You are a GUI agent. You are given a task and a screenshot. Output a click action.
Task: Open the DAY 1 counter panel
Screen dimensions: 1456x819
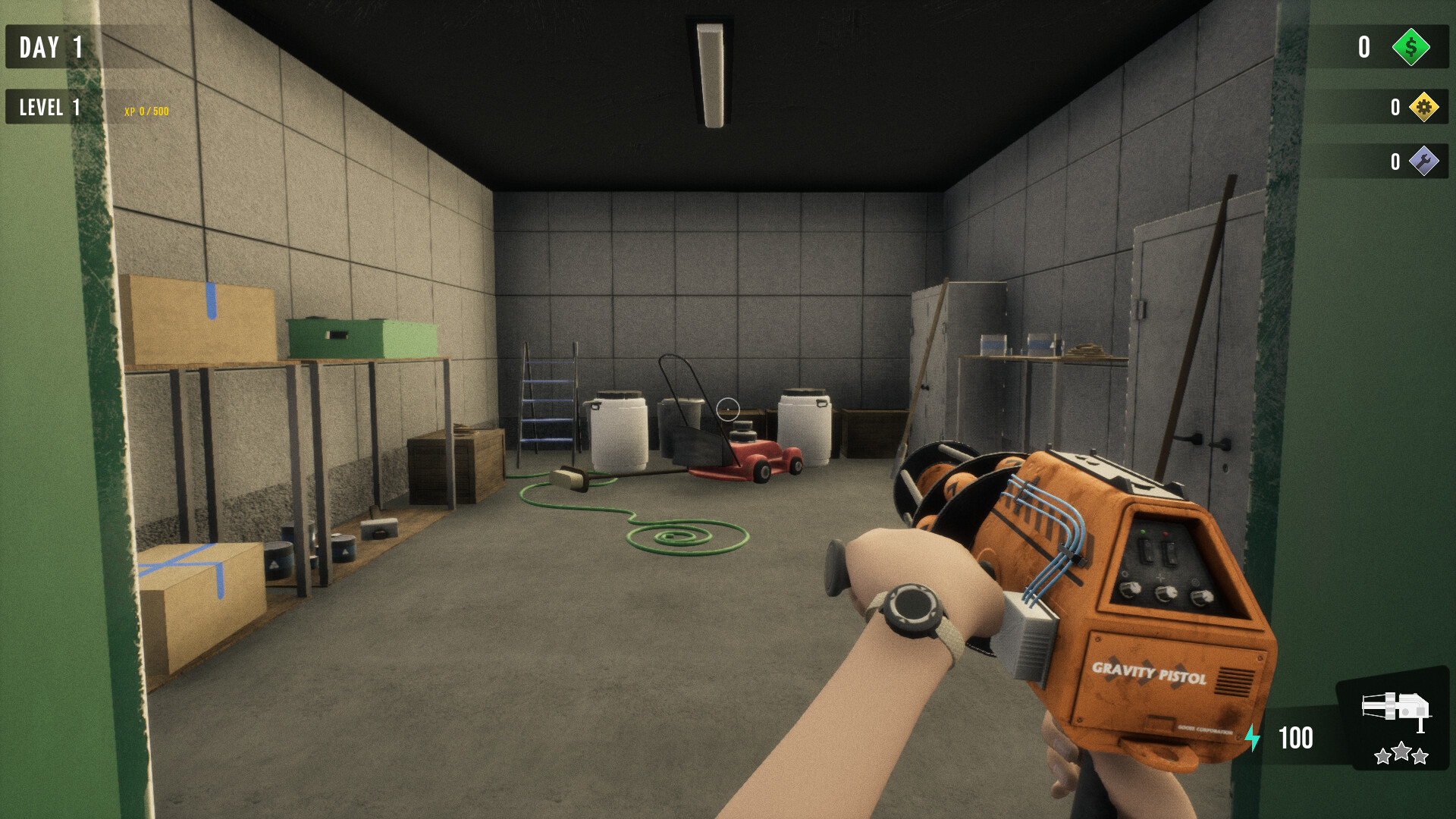tap(52, 47)
